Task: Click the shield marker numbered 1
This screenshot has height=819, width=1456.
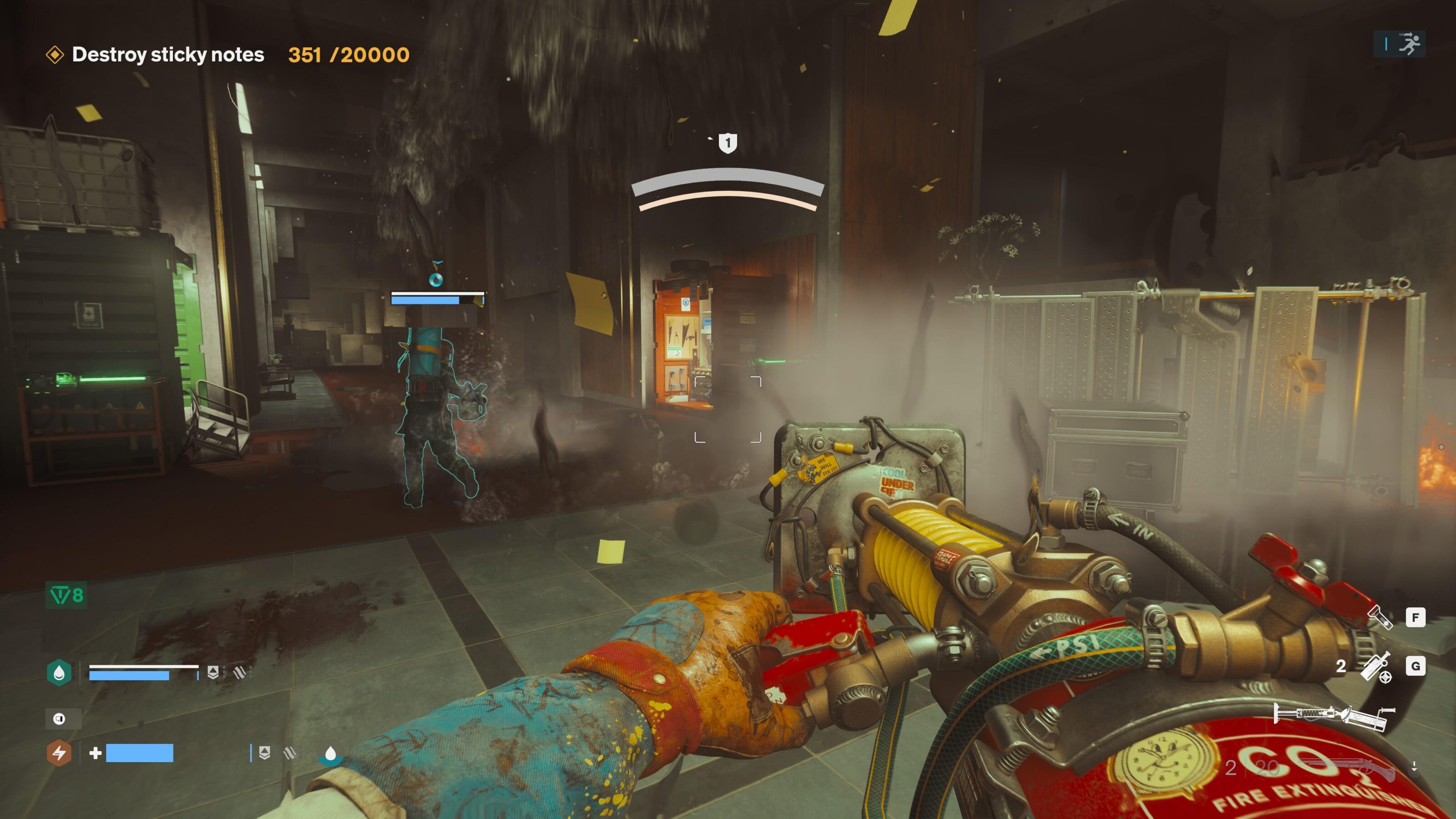Action: point(728,143)
